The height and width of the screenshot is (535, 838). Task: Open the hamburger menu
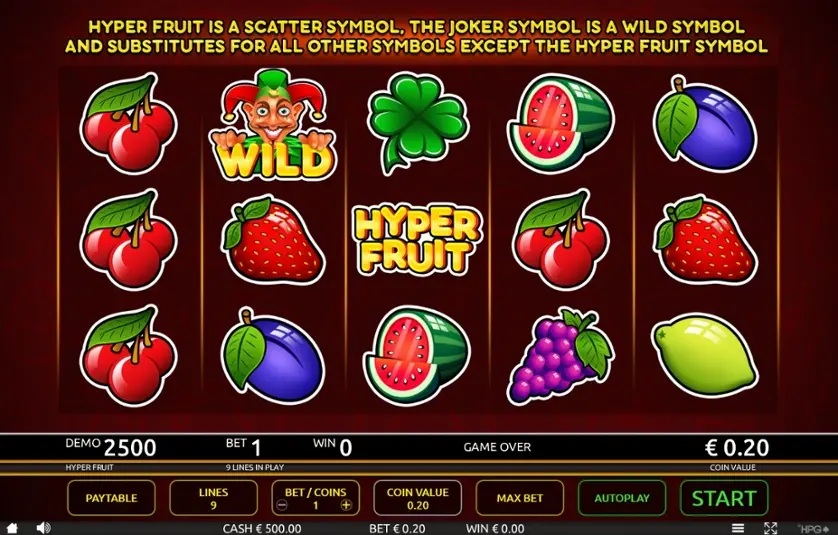click(x=738, y=528)
